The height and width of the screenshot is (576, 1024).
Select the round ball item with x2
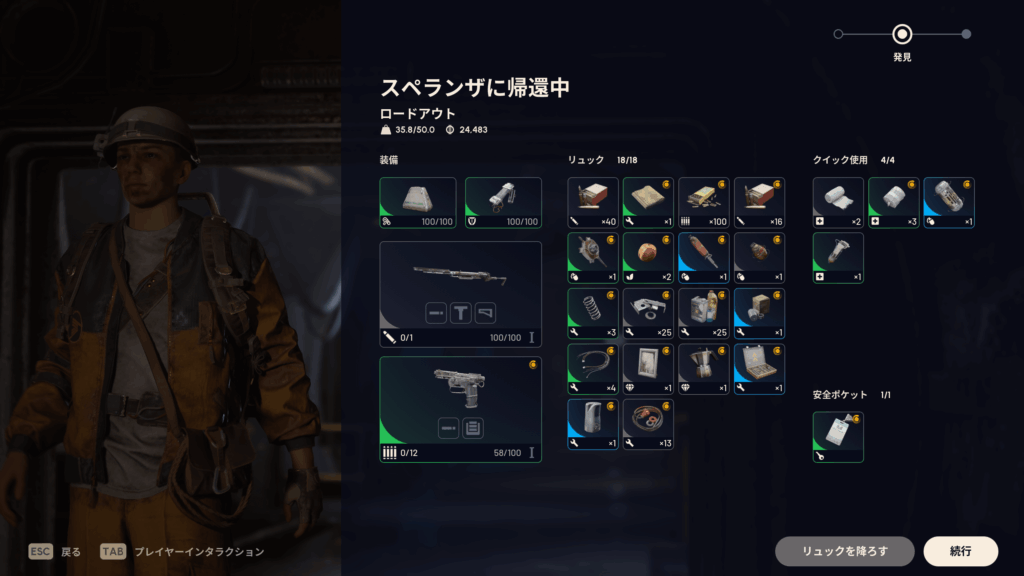point(648,258)
